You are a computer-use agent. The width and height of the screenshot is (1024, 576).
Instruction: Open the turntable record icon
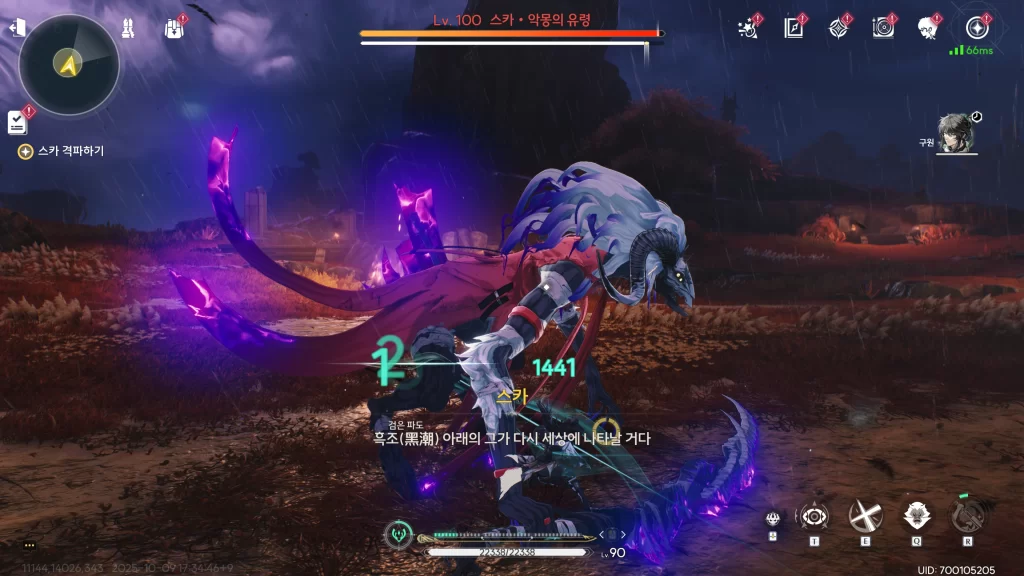883,28
